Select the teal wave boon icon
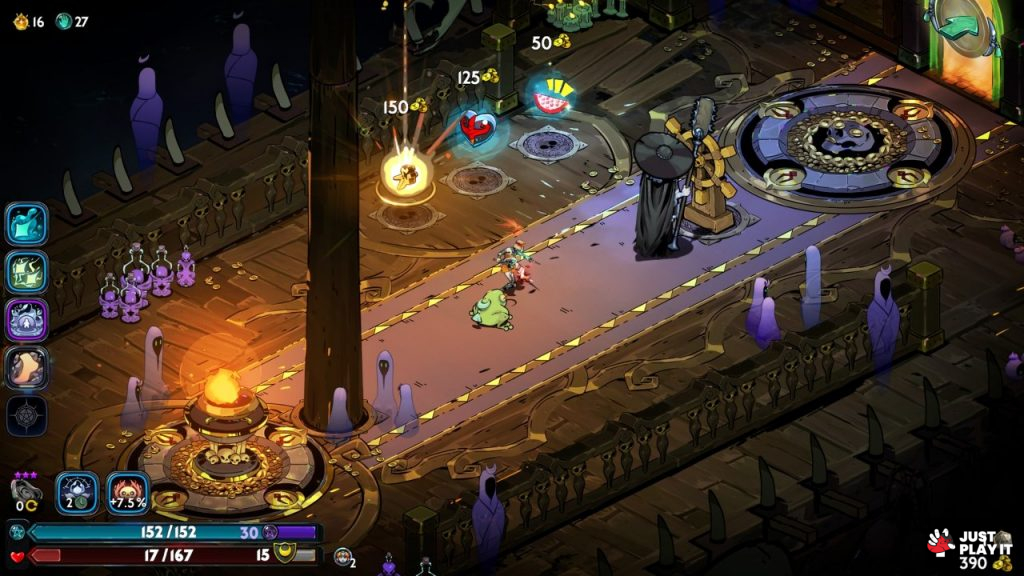This screenshot has height=576, width=1024. point(27,224)
